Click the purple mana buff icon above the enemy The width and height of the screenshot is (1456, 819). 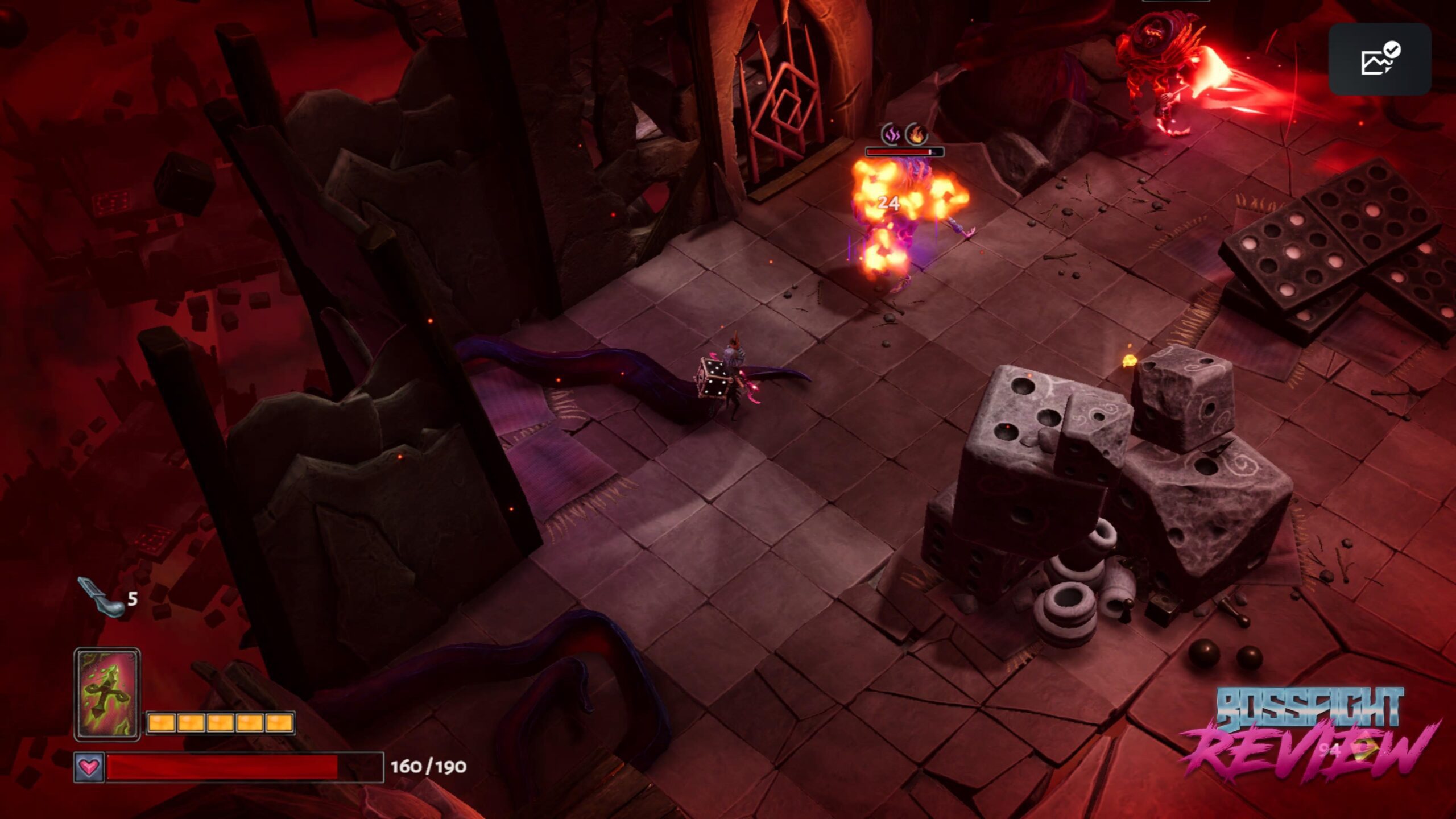pyautogui.click(x=891, y=135)
